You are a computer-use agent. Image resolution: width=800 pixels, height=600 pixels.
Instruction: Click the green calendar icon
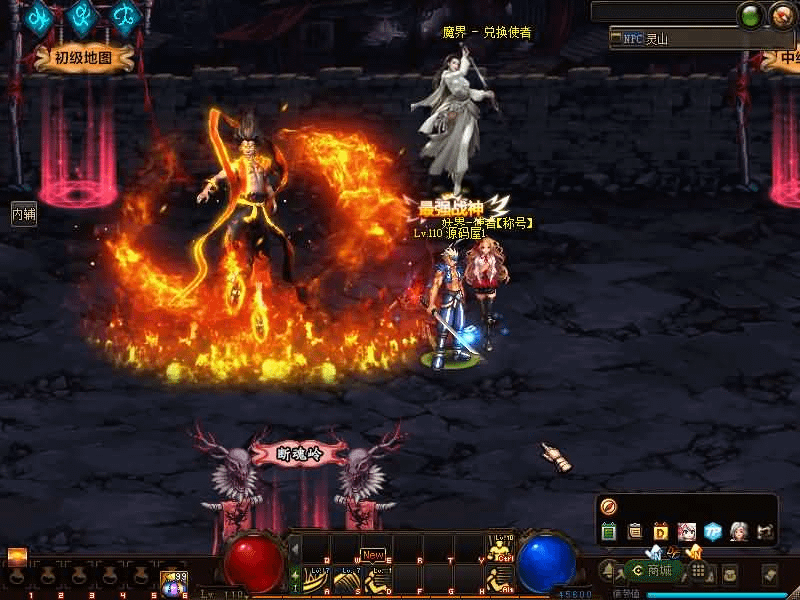pos(609,532)
